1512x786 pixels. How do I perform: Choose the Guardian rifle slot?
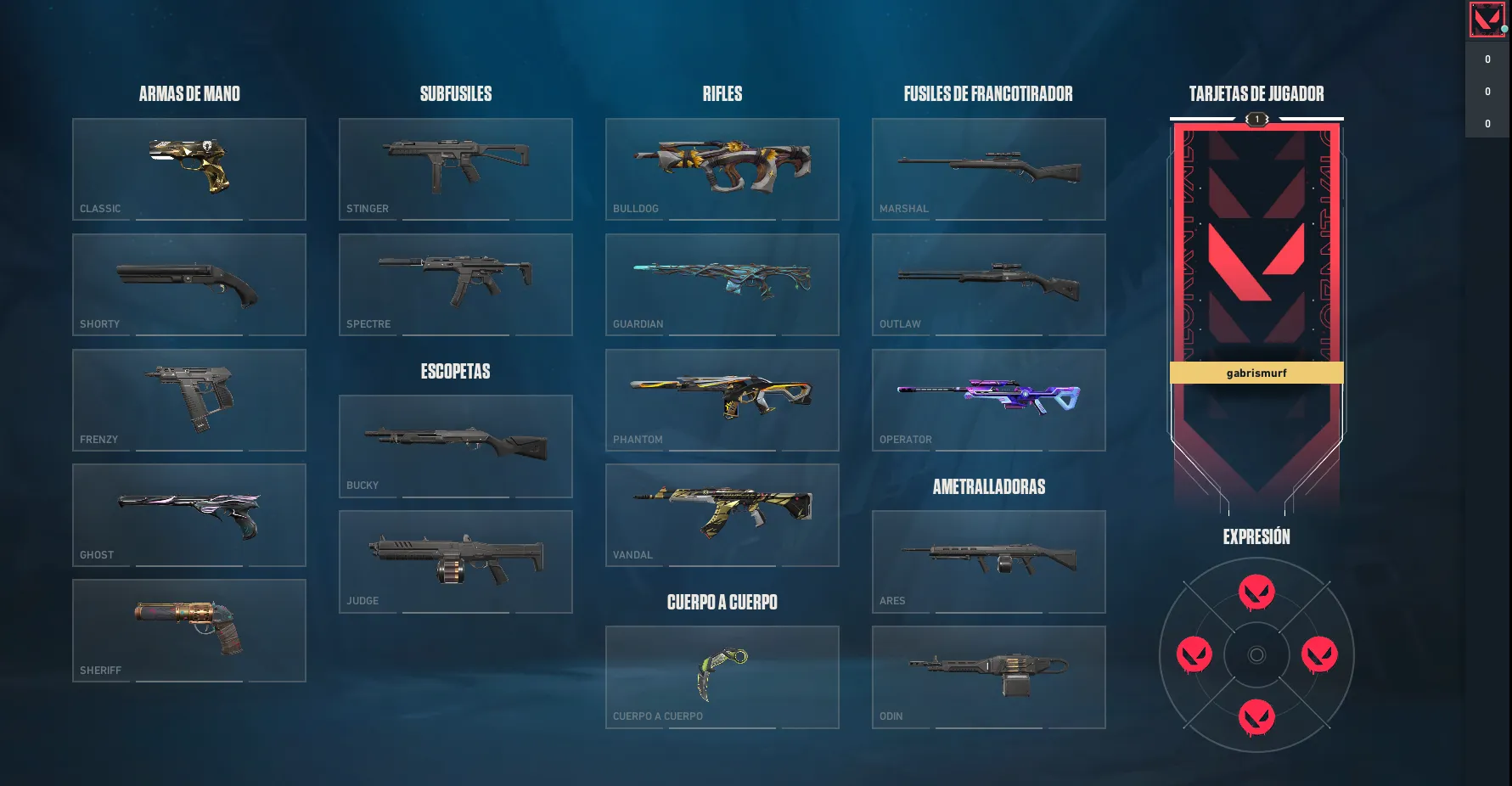pos(722,284)
